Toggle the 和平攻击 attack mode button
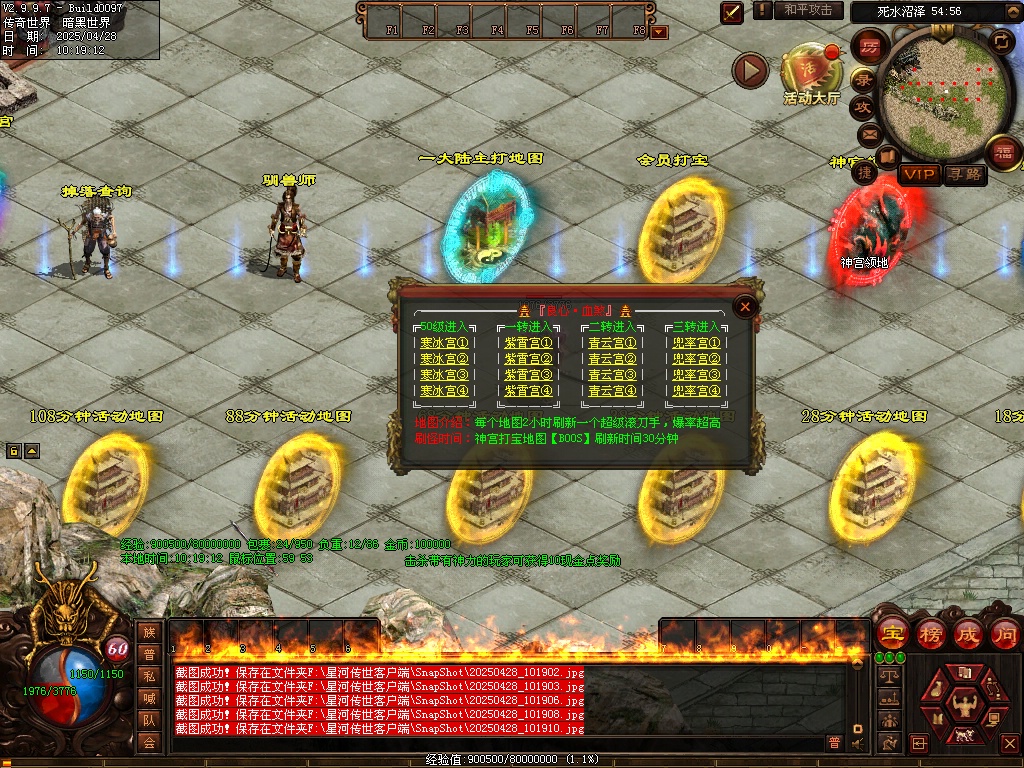 (808, 10)
